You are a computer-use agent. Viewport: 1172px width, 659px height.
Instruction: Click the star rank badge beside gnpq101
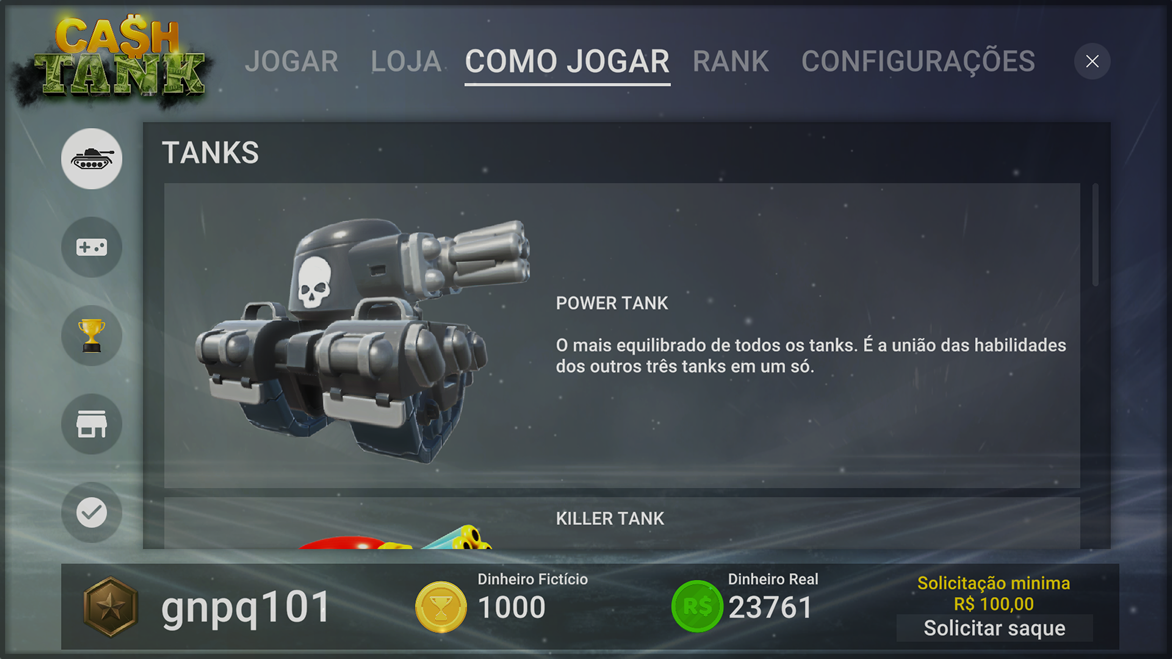[110, 607]
